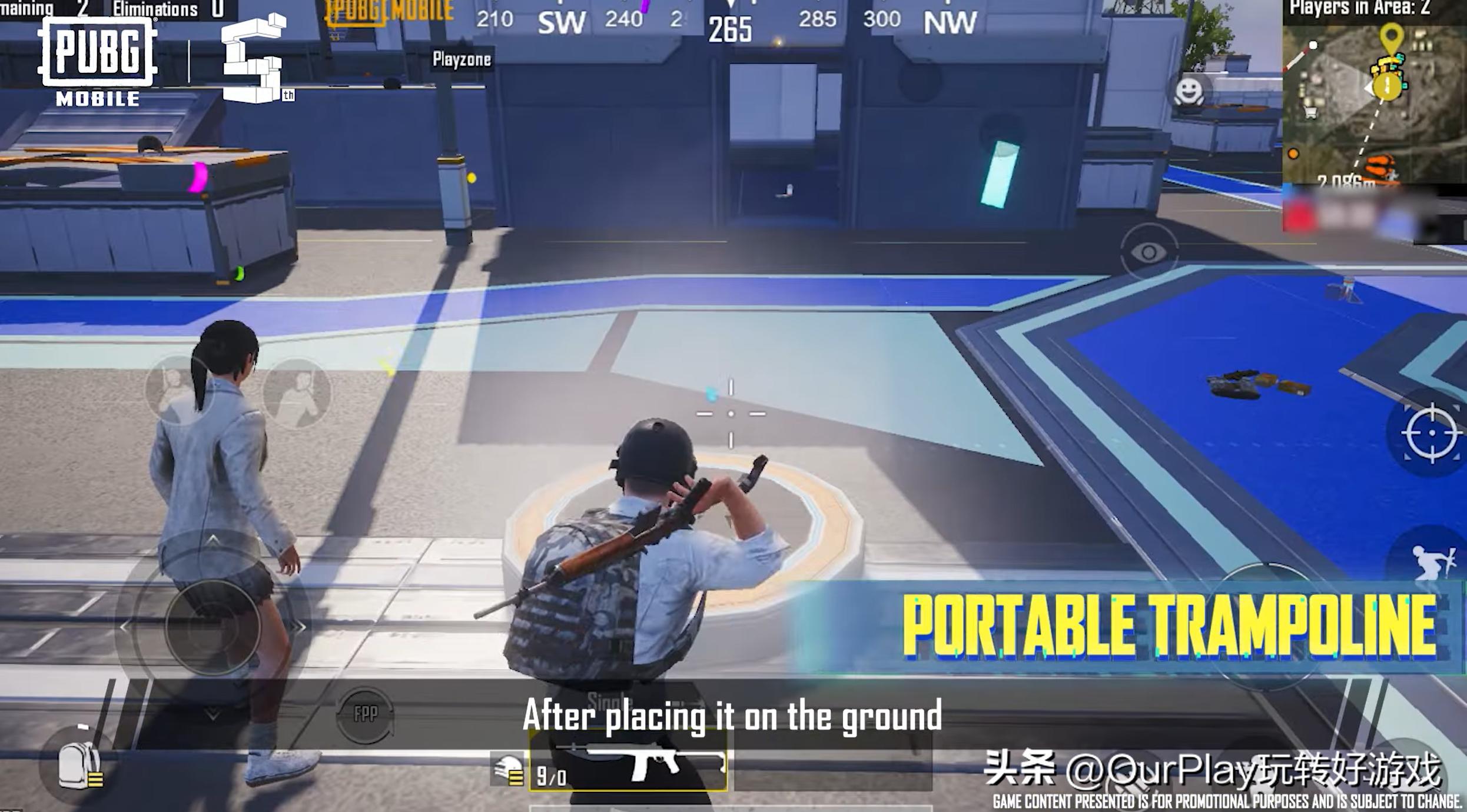Open the Playzone indicator banner
The height and width of the screenshot is (812, 1467).
463,59
